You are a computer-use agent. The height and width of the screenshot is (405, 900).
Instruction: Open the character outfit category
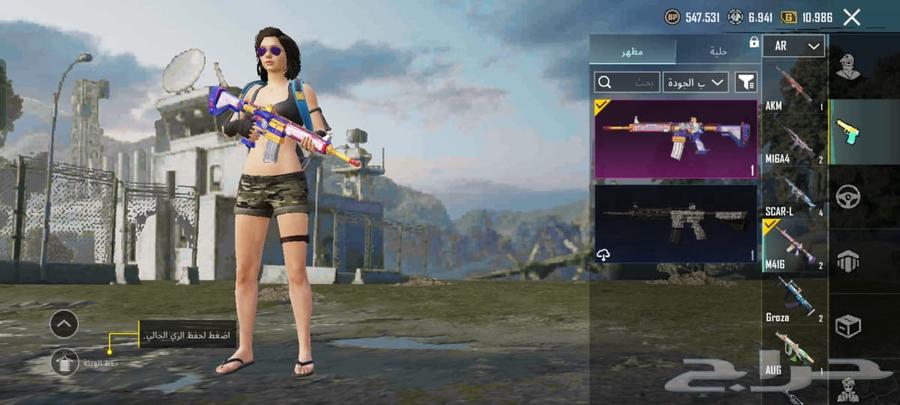[x=849, y=70]
